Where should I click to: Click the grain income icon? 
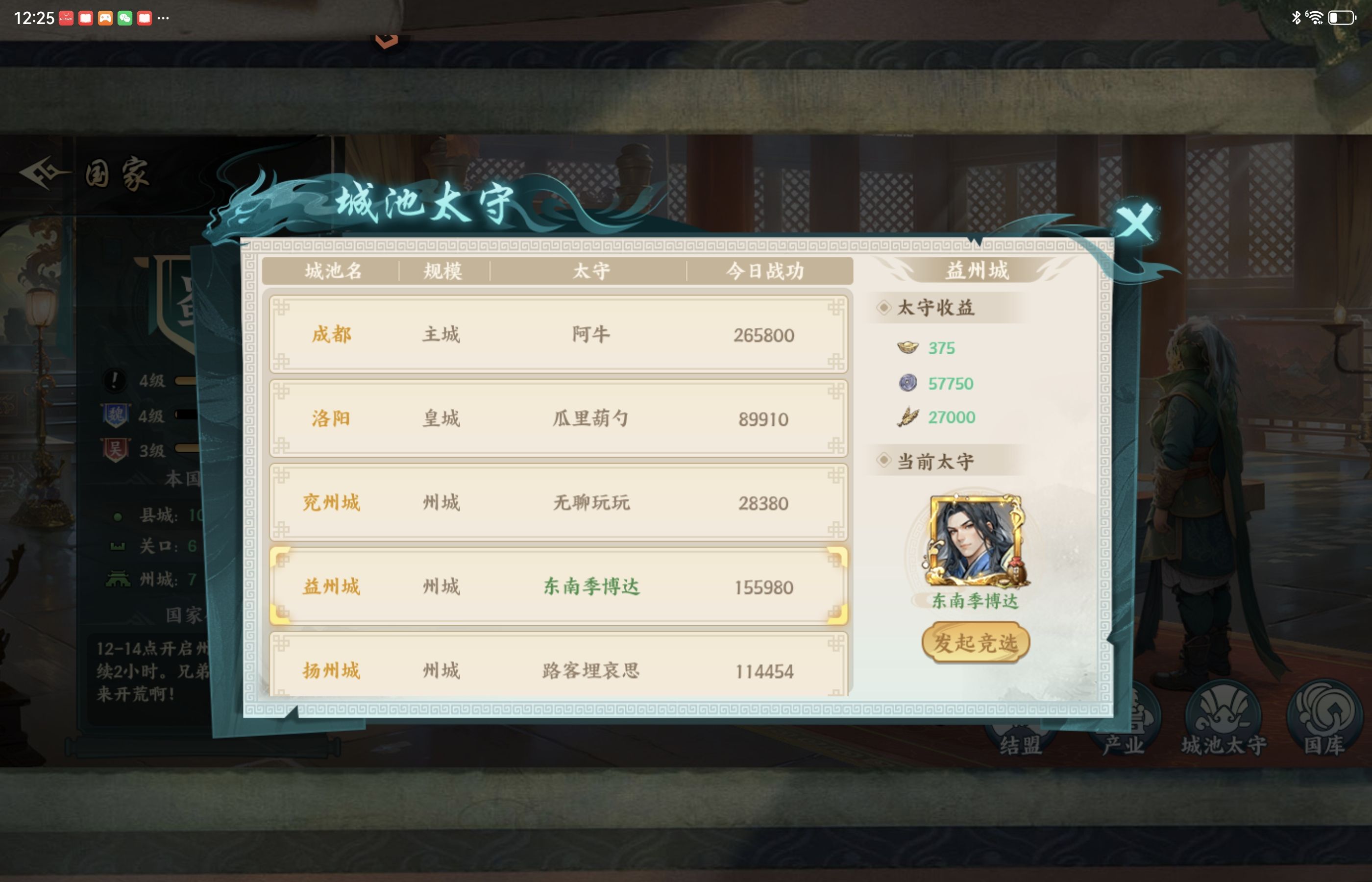tap(906, 417)
